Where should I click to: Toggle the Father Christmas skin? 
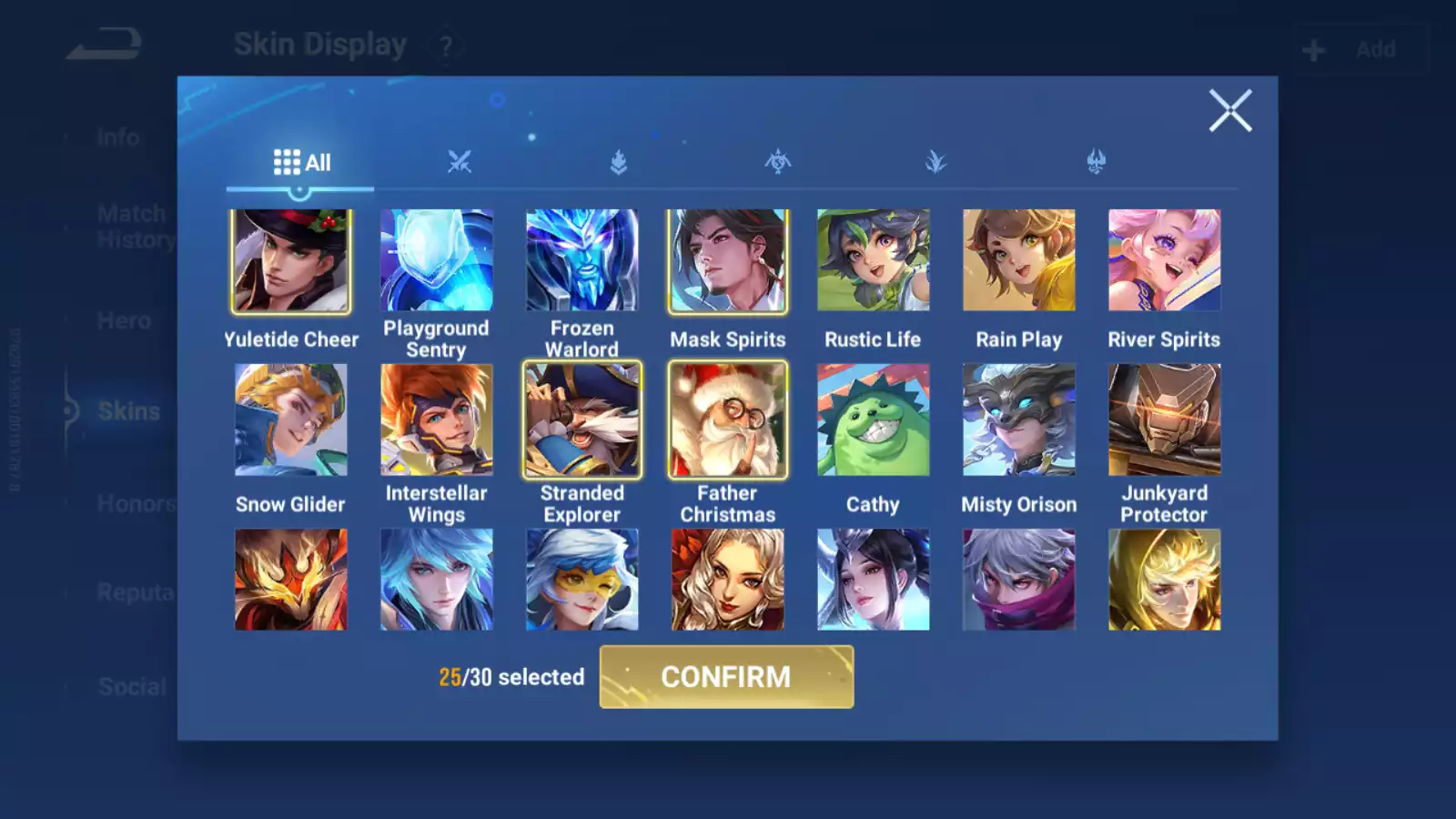pyautogui.click(x=728, y=420)
